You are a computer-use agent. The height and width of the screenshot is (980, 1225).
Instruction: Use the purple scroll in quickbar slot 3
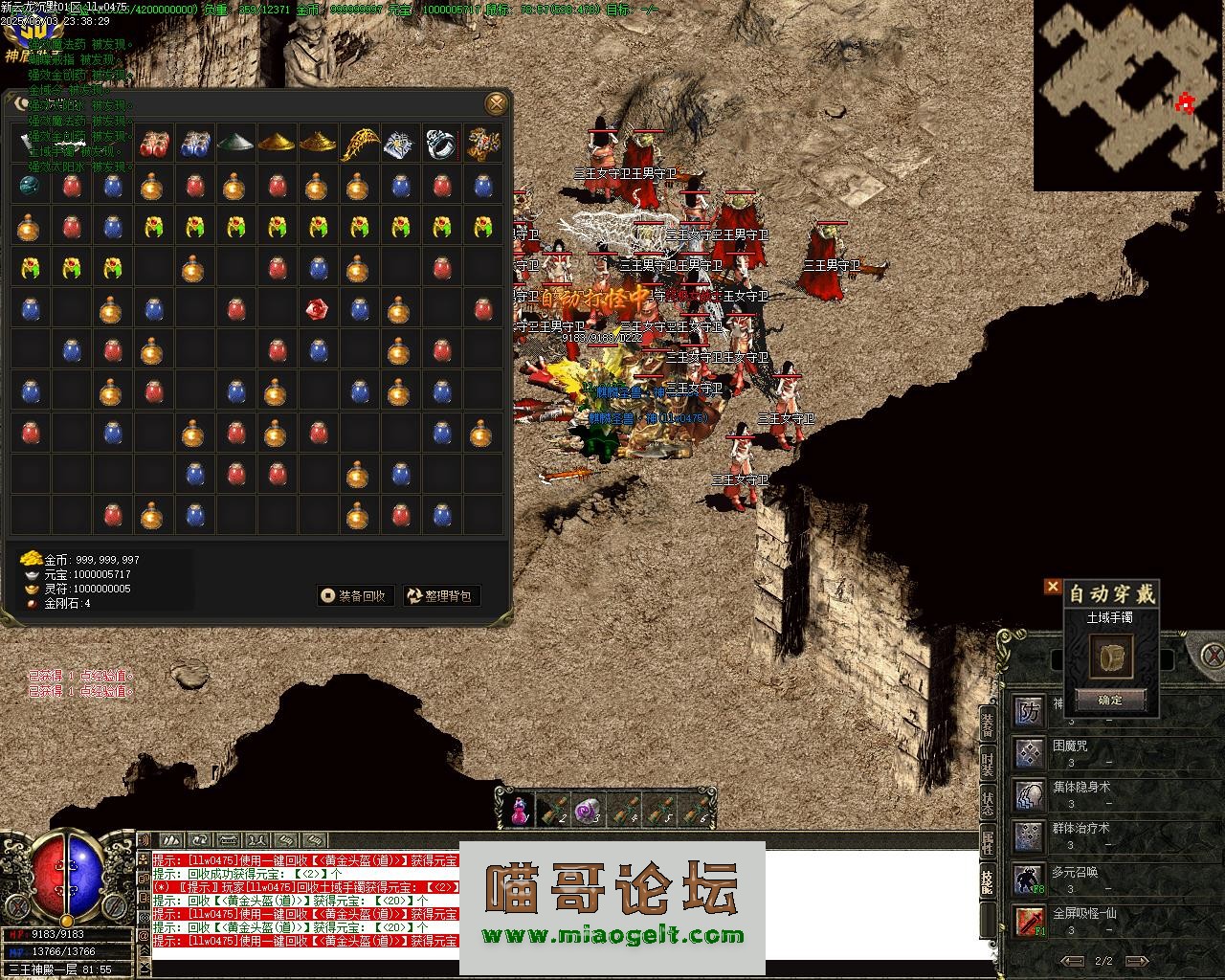(586, 811)
